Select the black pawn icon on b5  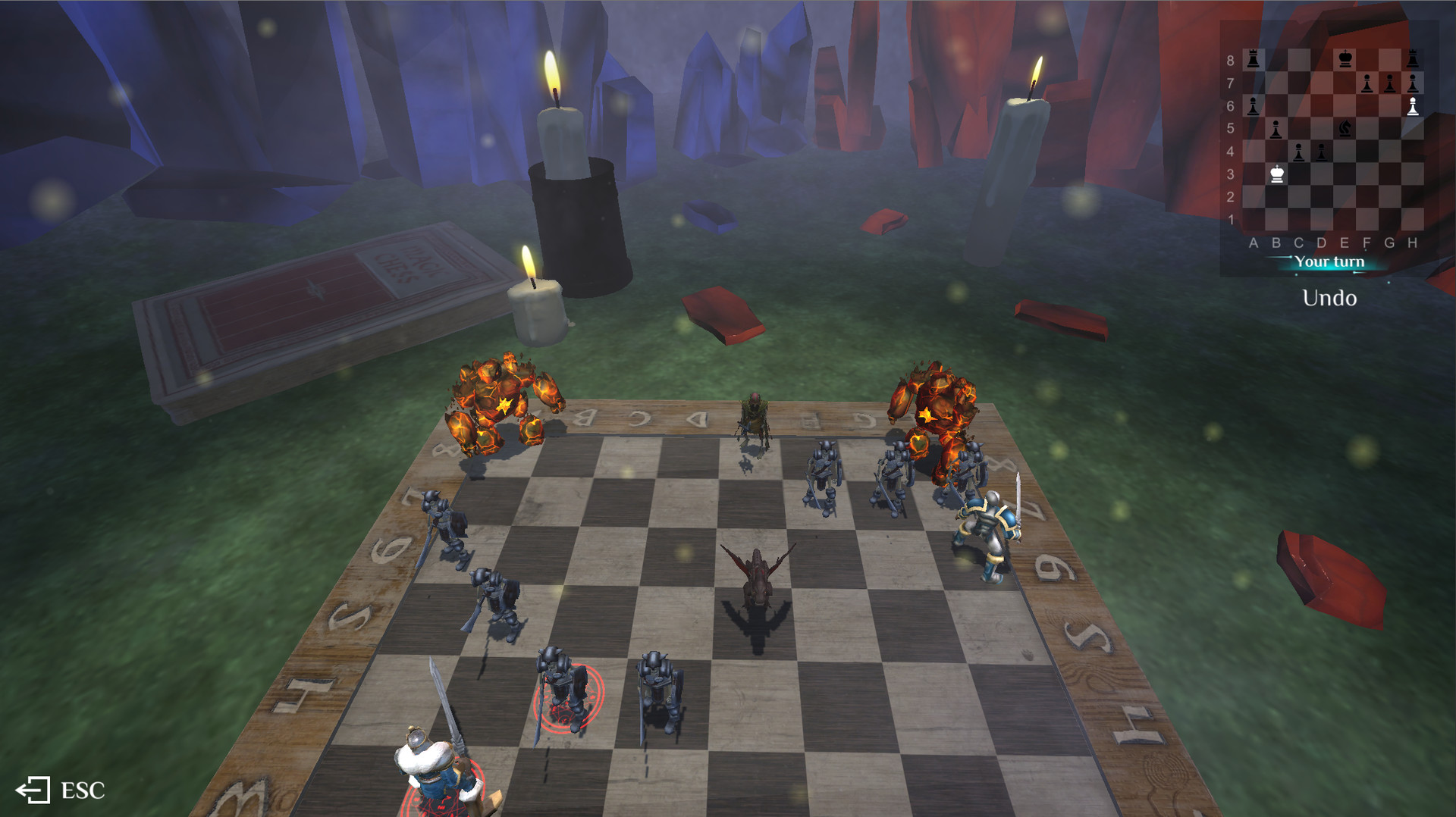1276,130
